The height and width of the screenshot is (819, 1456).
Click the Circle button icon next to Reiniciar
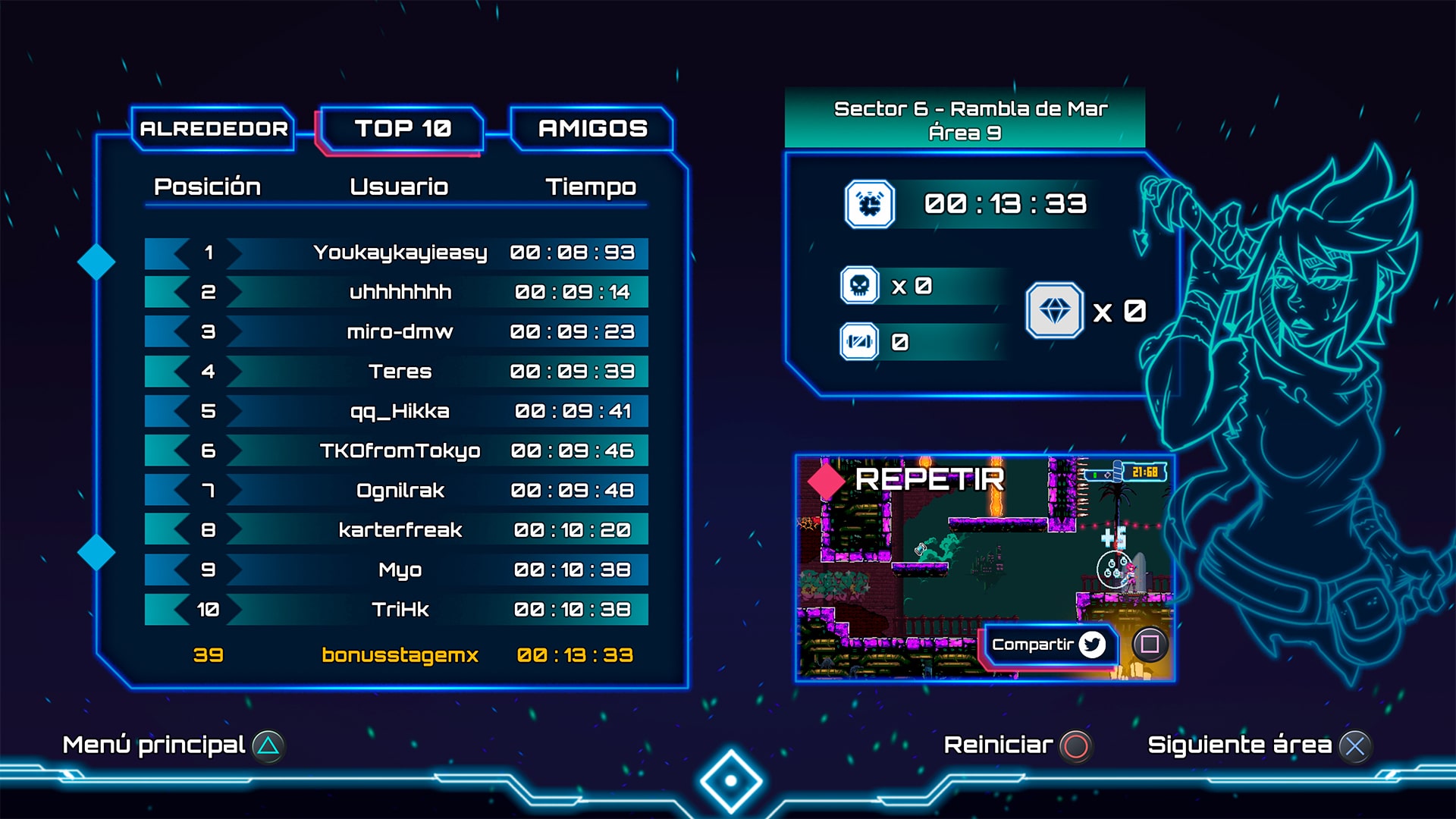coord(1076,745)
